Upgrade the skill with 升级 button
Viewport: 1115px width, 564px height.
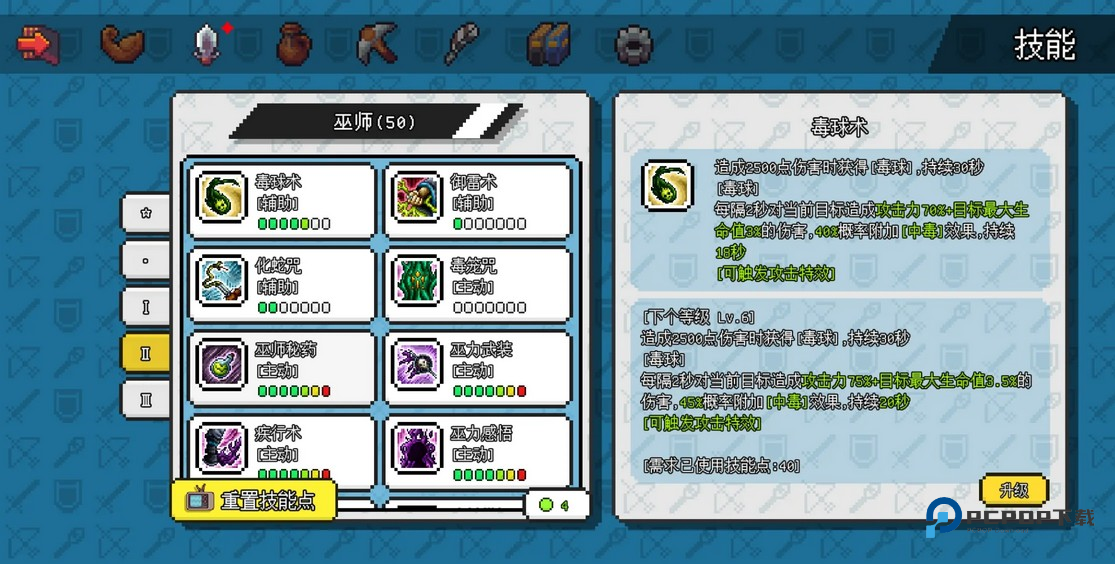(1014, 490)
